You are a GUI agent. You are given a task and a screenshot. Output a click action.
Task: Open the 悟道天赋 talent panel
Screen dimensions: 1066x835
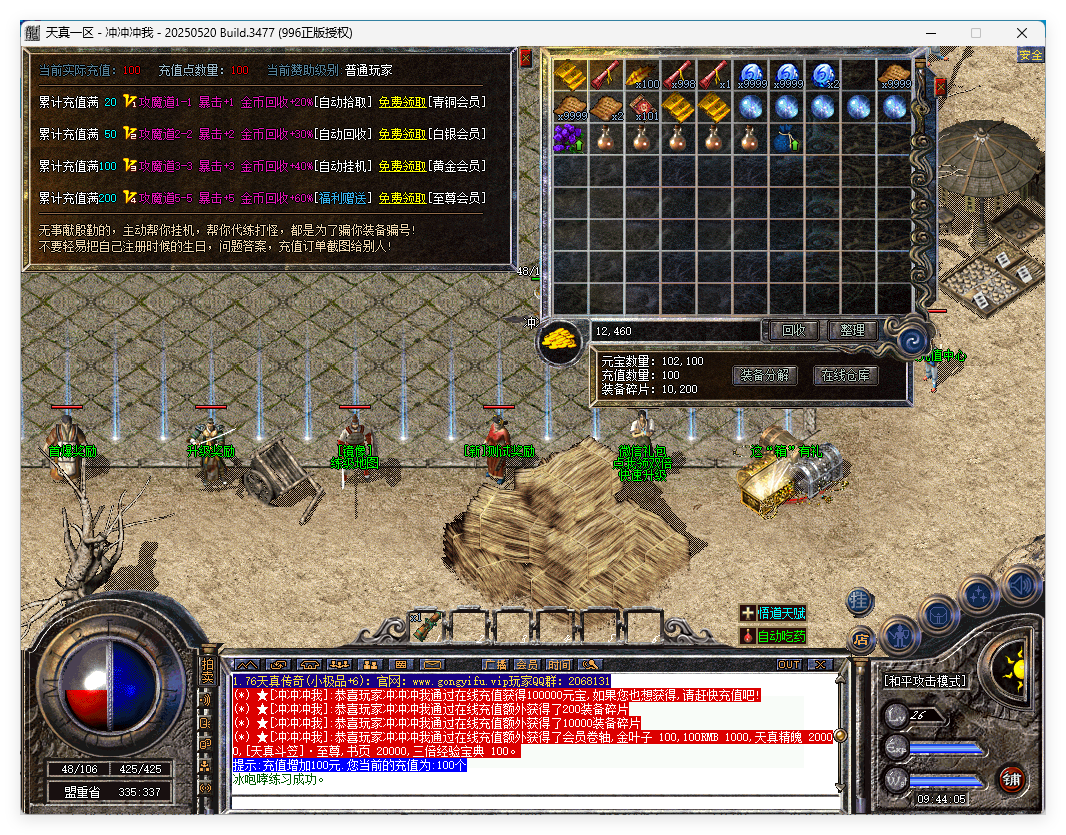coord(773,613)
